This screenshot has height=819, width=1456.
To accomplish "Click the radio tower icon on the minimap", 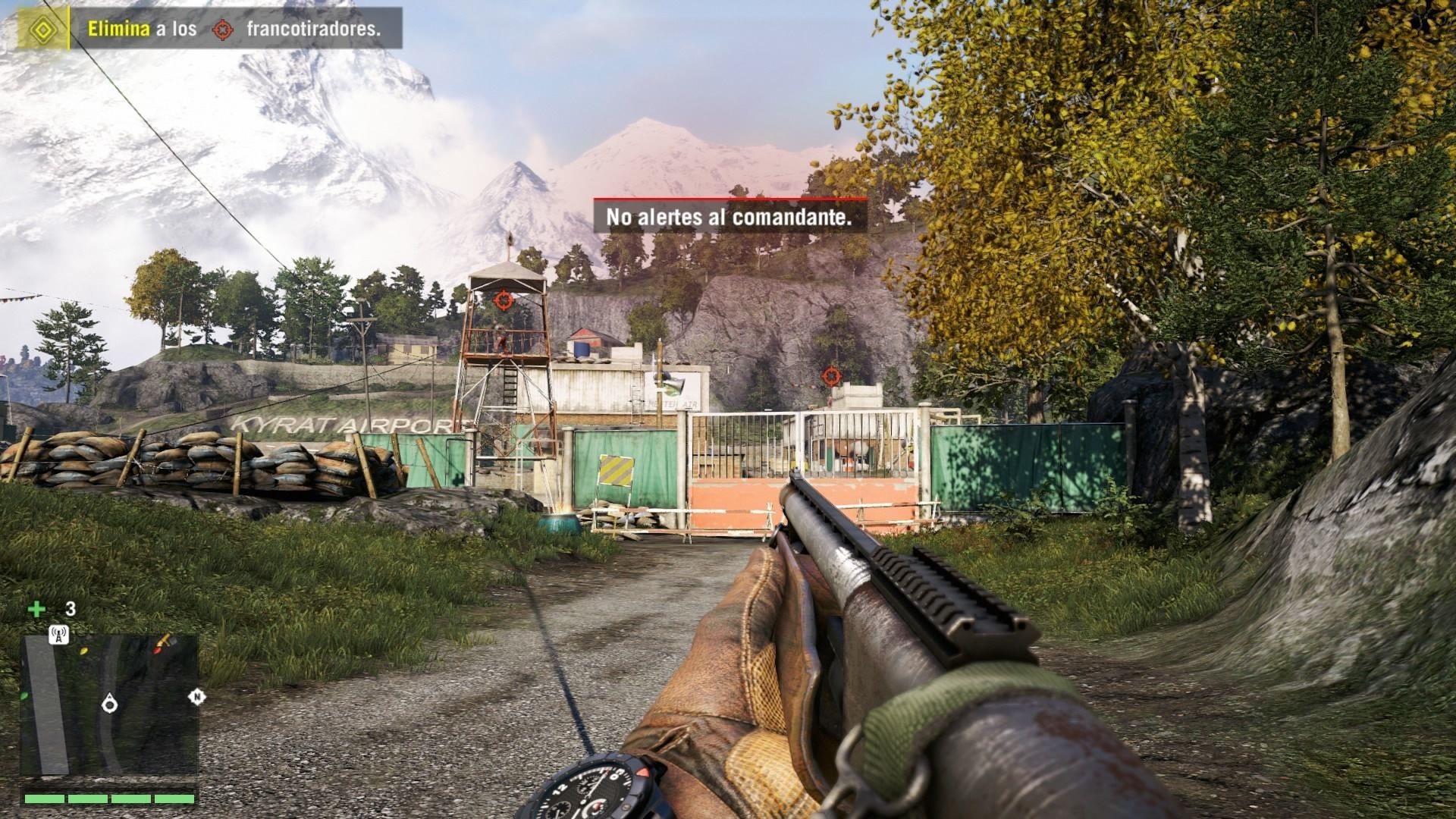I will [x=58, y=634].
